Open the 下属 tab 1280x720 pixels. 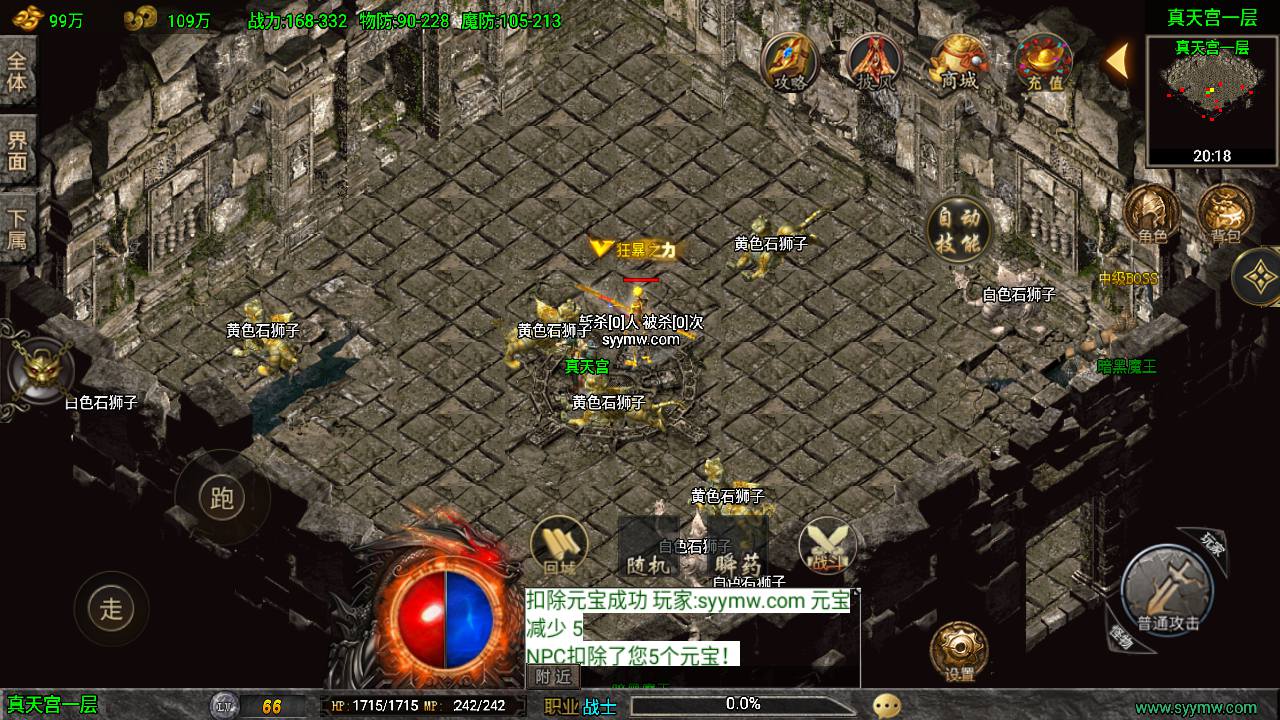click(17, 229)
